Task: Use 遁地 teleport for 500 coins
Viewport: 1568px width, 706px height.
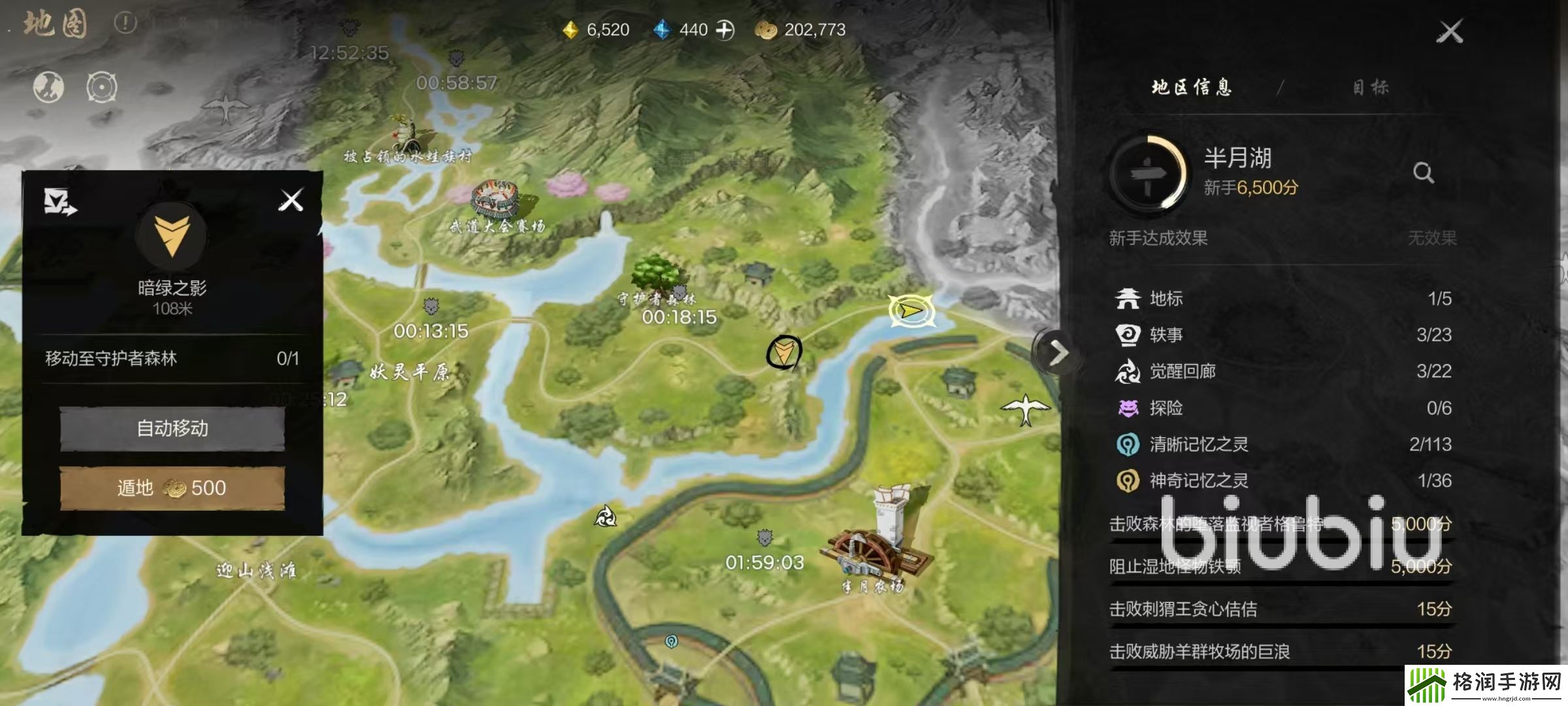Action: click(x=172, y=488)
